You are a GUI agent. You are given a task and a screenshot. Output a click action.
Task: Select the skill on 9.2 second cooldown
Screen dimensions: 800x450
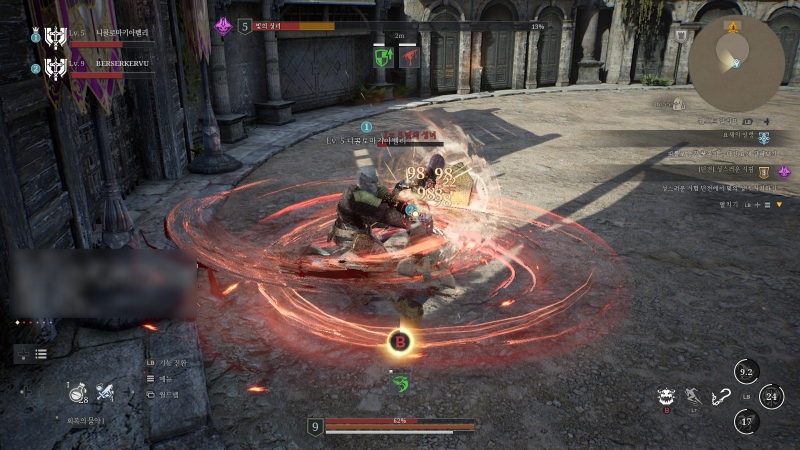(745, 371)
